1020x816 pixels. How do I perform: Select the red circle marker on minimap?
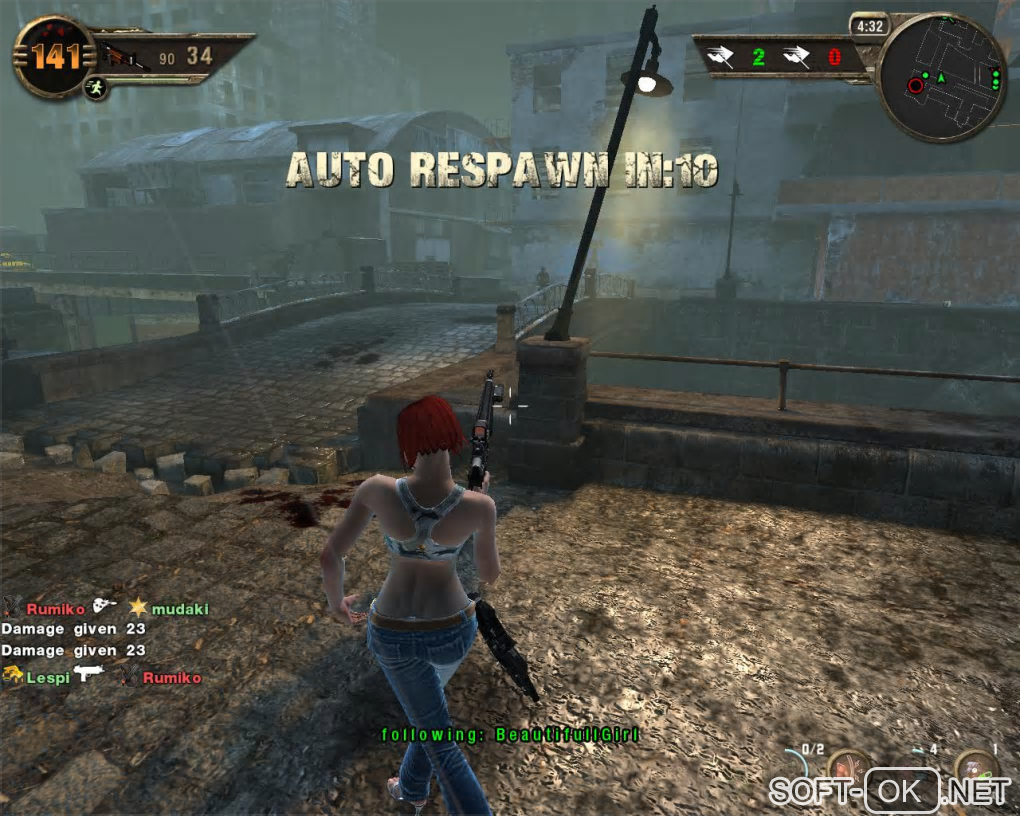(915, 86)
